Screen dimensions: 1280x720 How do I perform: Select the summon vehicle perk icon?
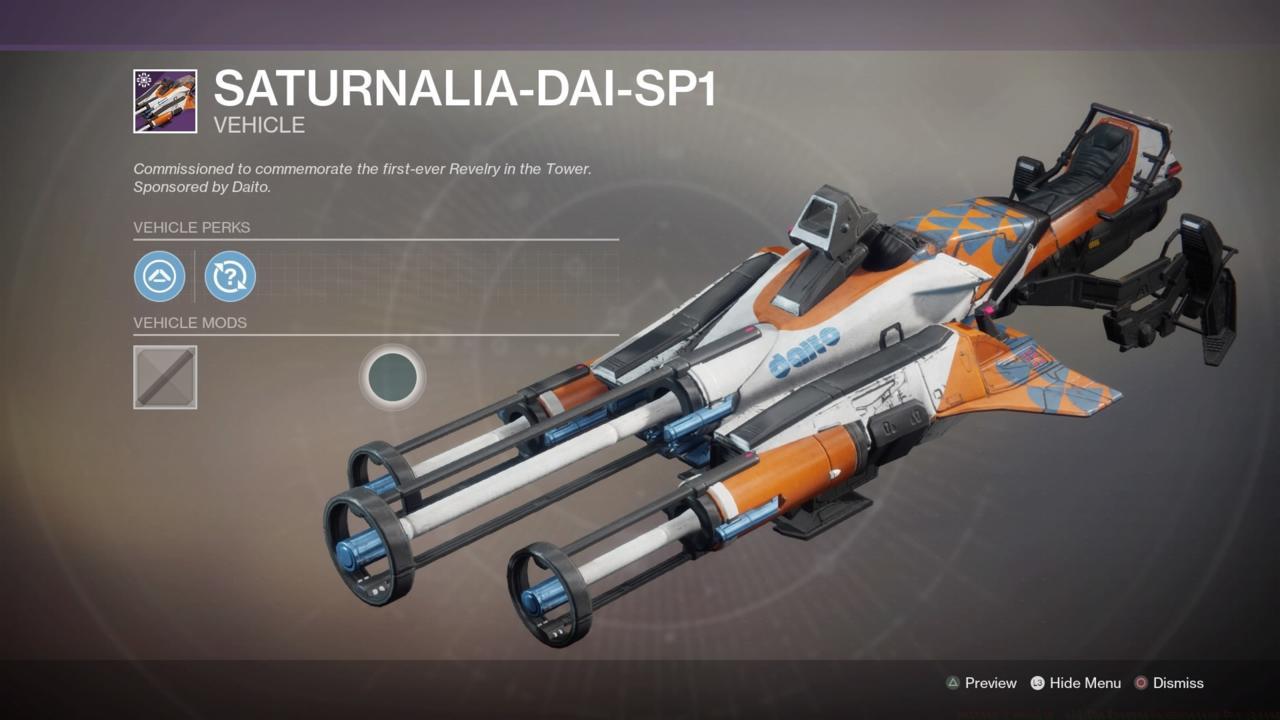pos(158,276)
